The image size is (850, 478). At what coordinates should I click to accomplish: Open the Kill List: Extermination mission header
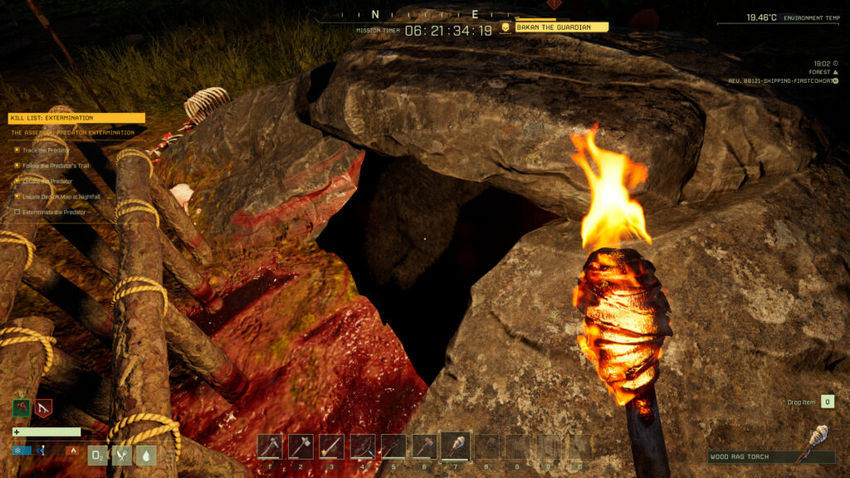76,118
